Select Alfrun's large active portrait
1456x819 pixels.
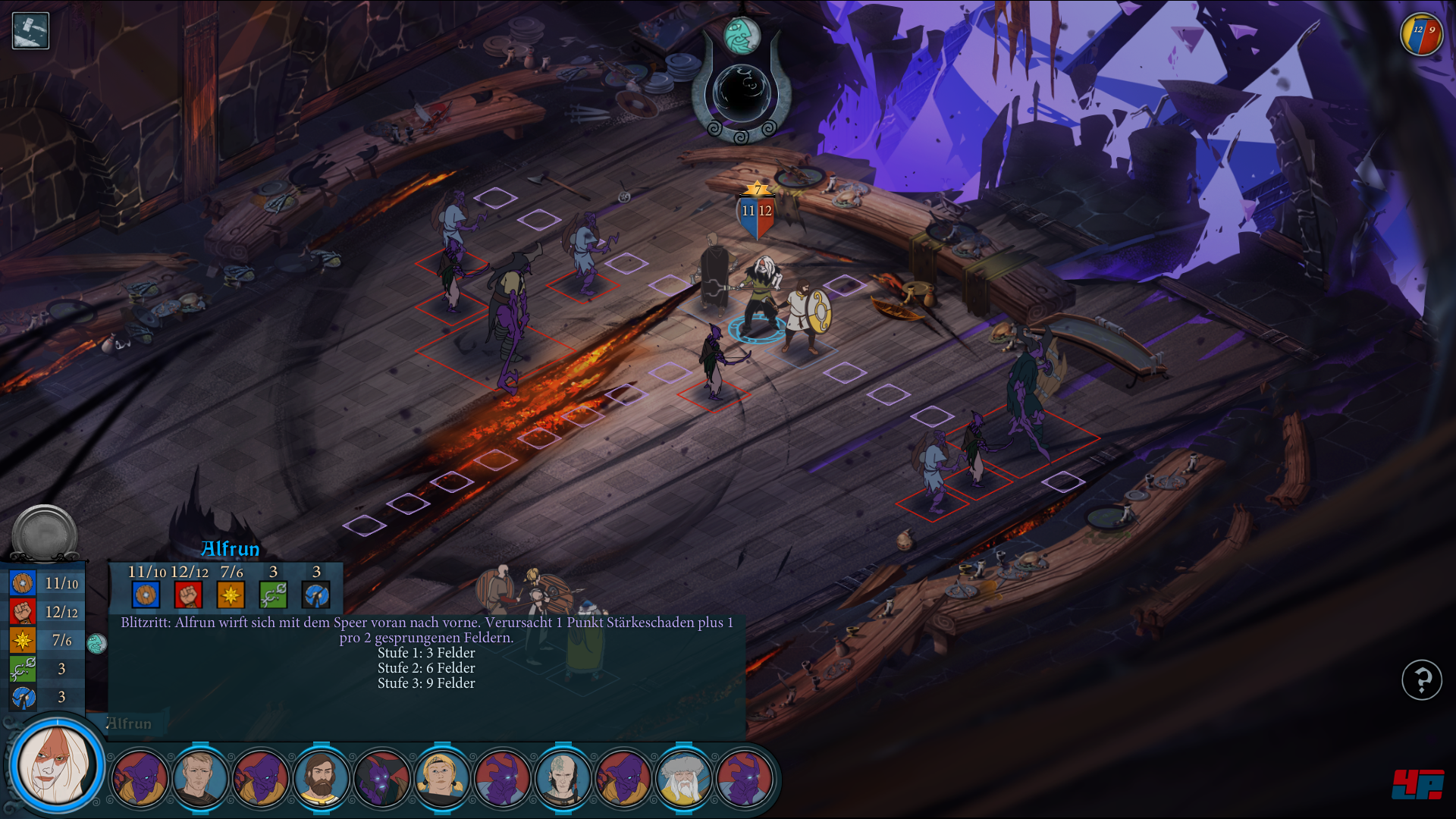point(57,764)
